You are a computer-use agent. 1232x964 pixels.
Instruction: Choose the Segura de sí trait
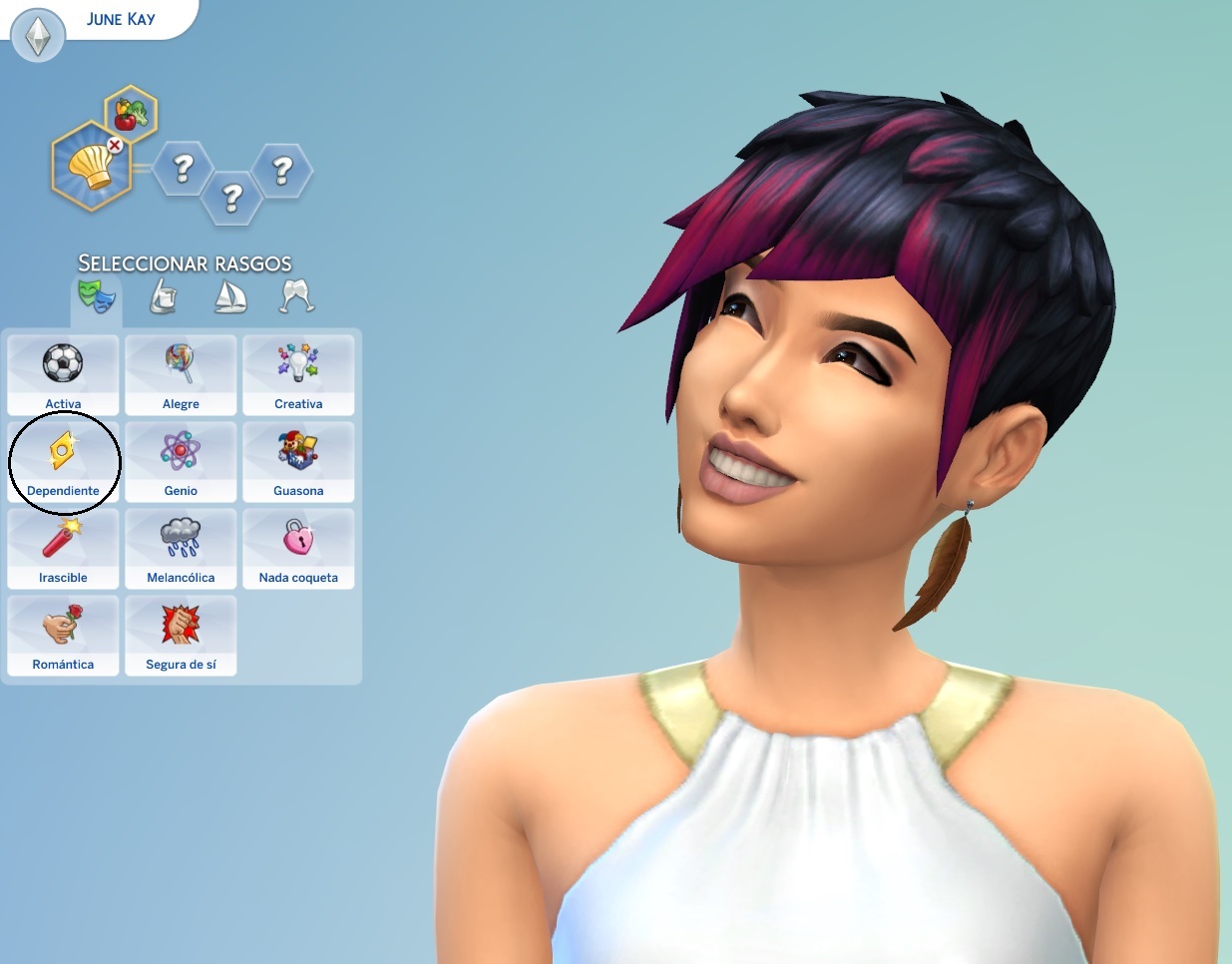pos(181,635)
